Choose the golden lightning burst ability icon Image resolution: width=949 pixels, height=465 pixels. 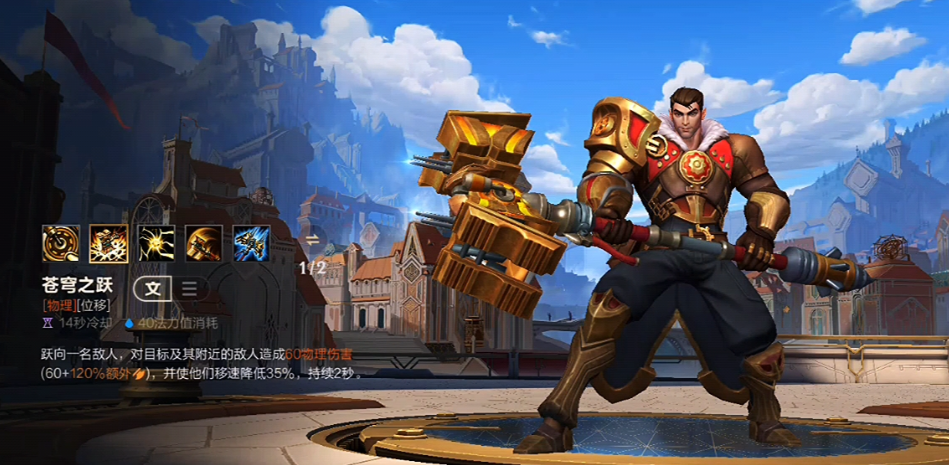click(x=155, y=242)
